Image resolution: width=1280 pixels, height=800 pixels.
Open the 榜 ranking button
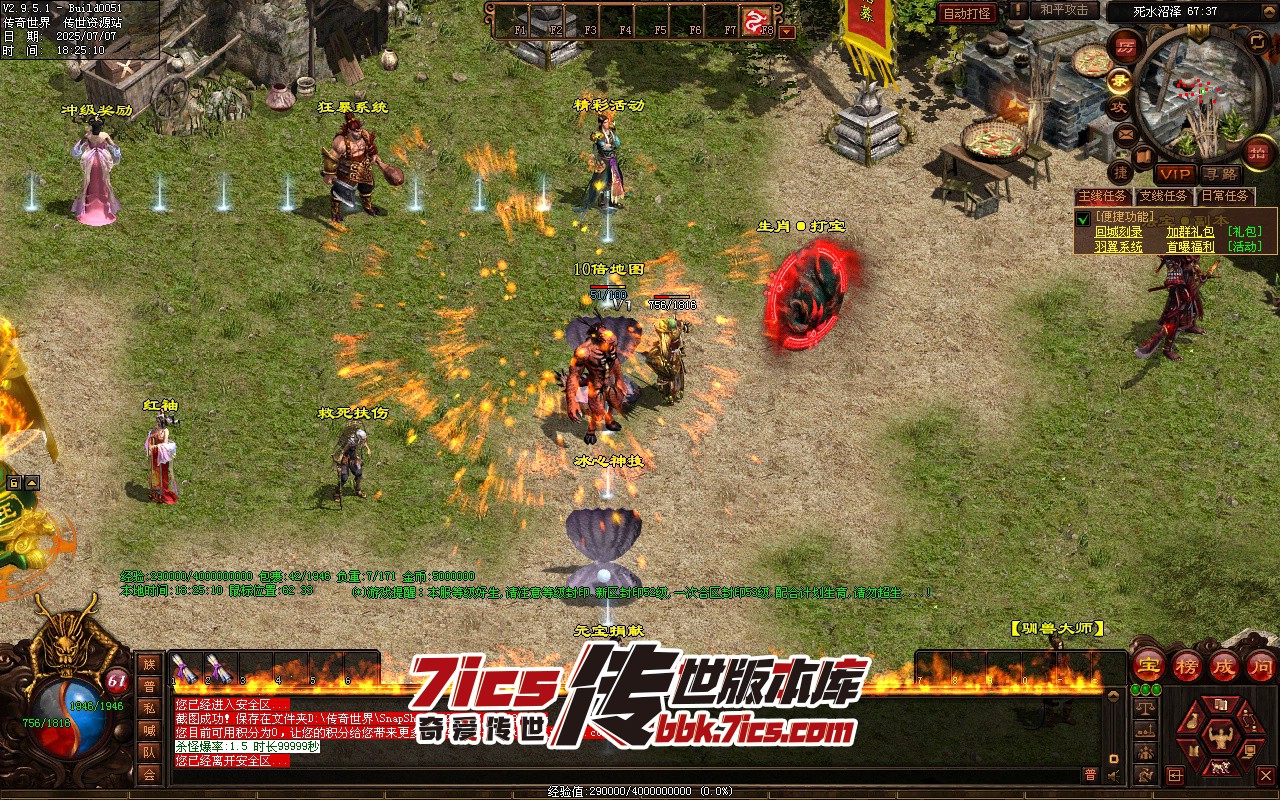(1188, 665)
